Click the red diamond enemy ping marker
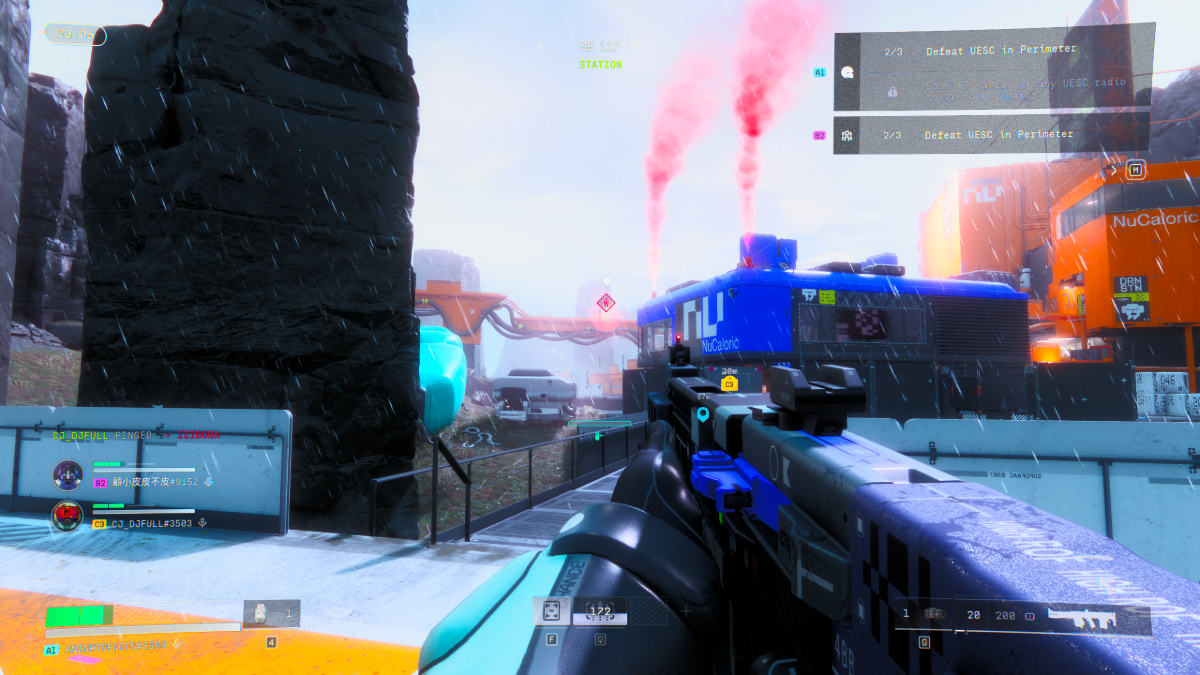 (x=605, y=302)
